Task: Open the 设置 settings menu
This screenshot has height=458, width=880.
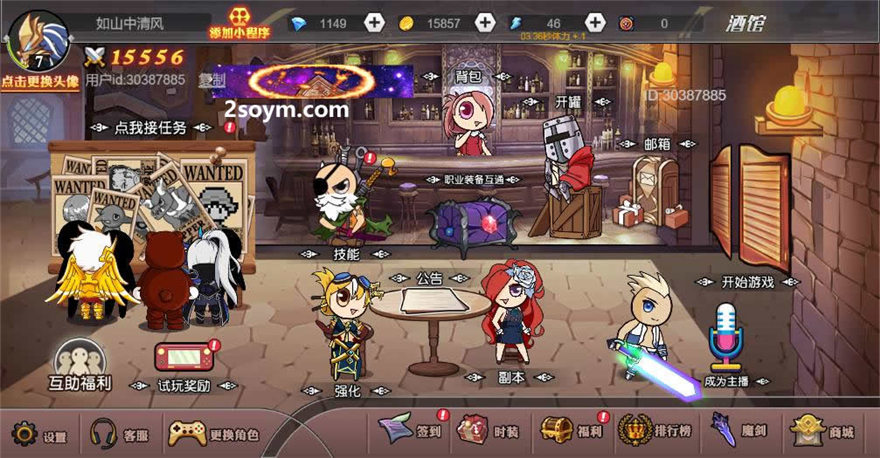Action: click(38, 435)
